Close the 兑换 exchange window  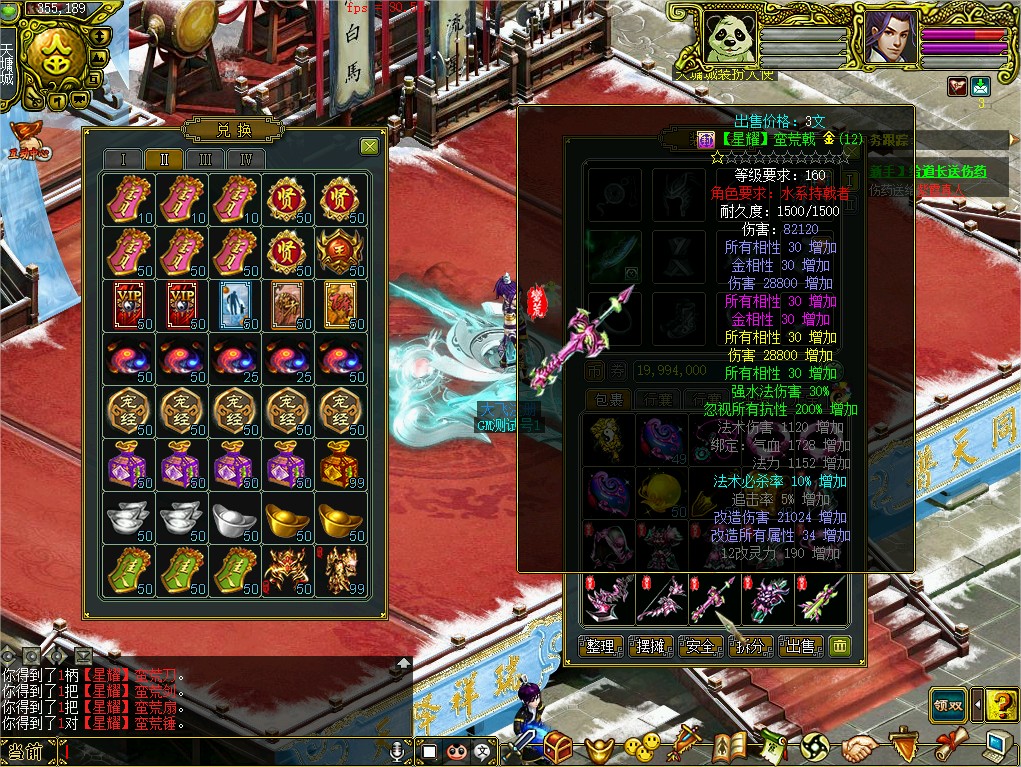[x=369, y=147]
